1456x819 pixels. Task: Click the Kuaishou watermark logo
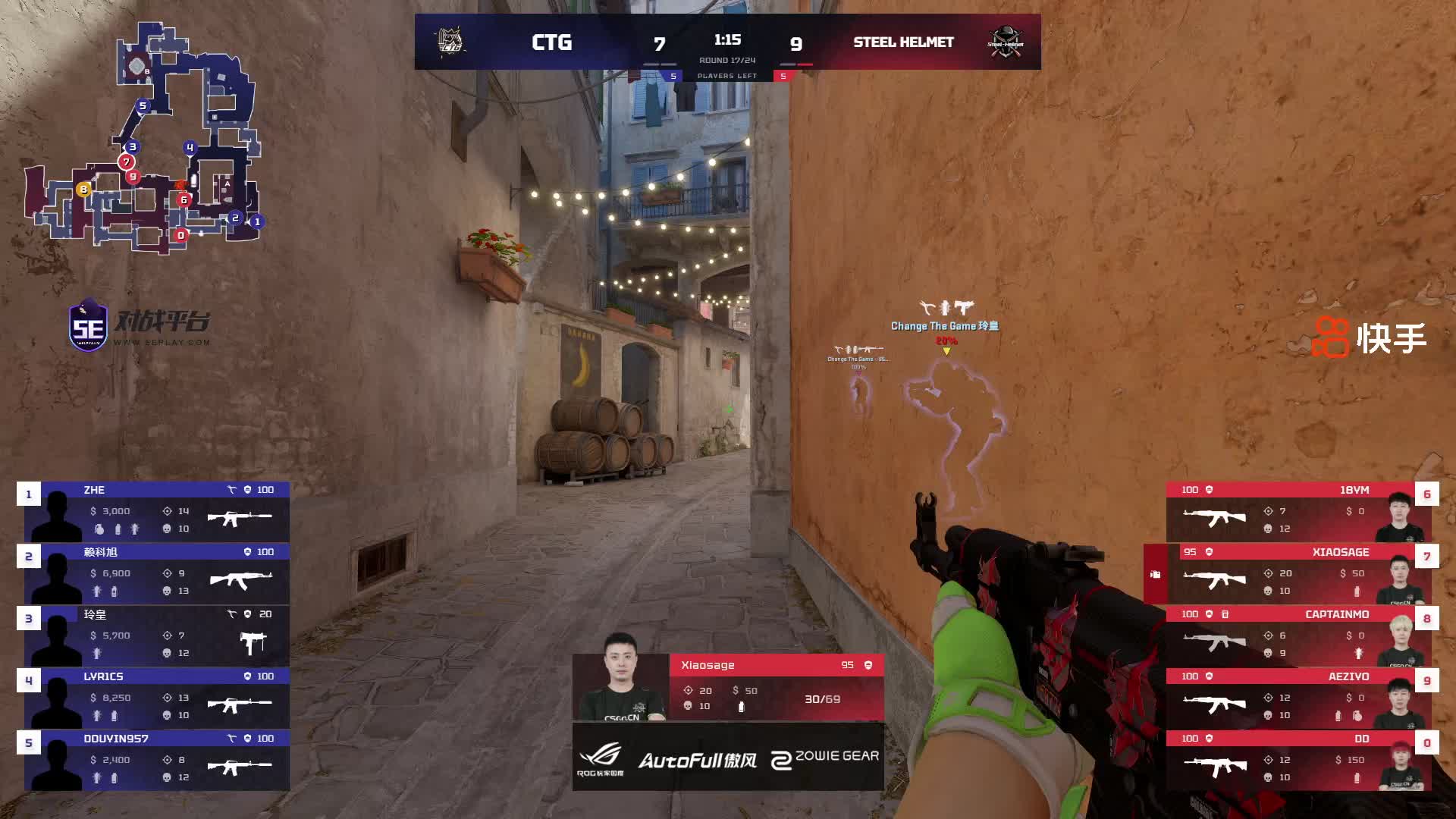point(1369,337)
